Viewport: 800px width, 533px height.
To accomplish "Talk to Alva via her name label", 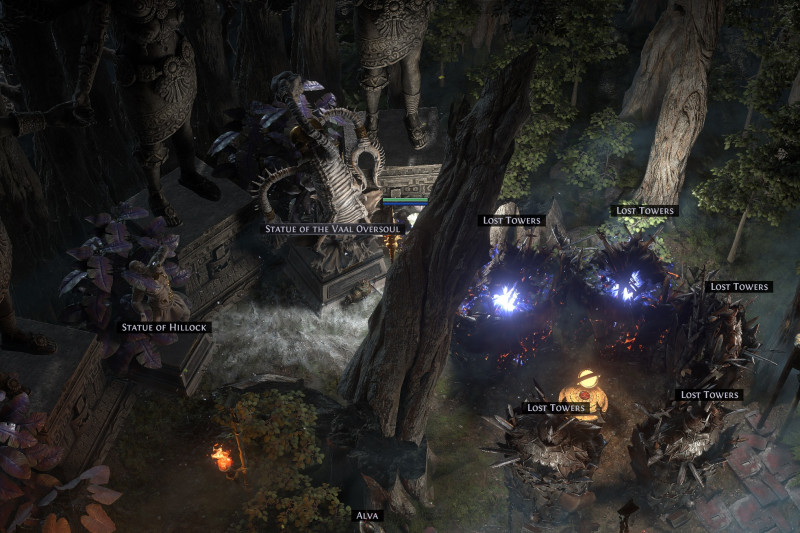I will 369,516.
